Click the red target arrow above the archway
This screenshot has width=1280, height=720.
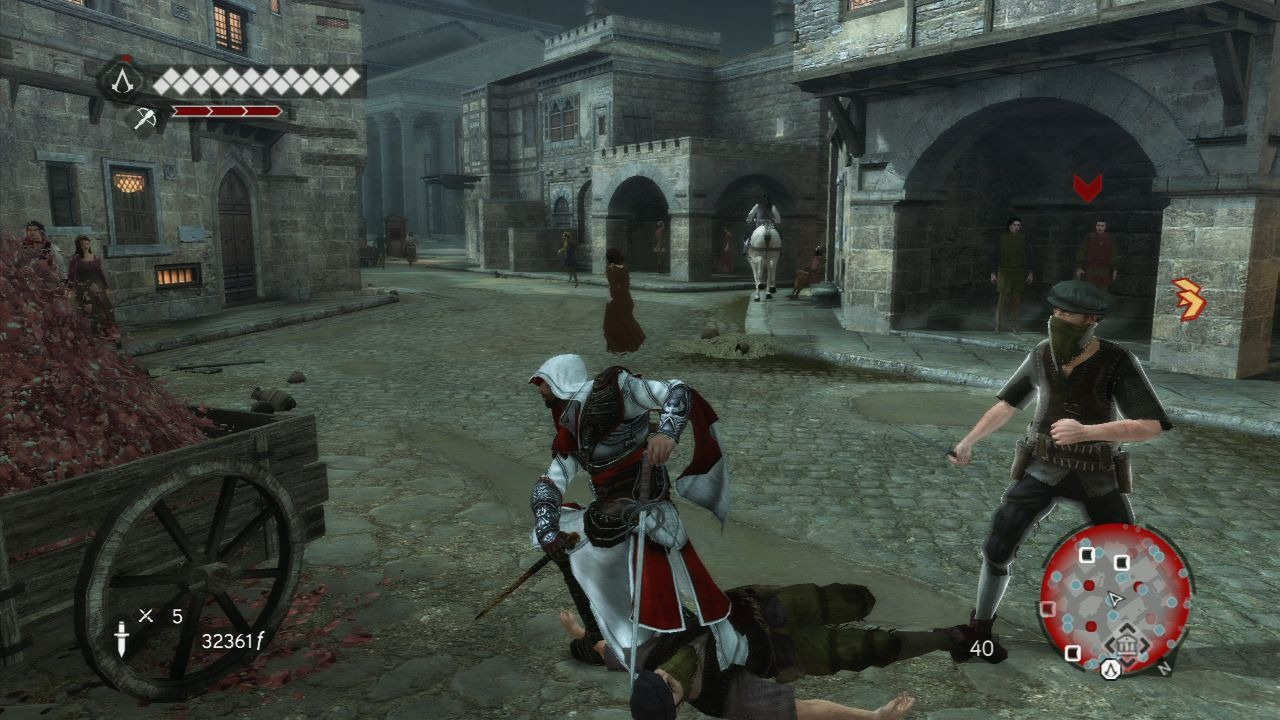[1087, 187]
